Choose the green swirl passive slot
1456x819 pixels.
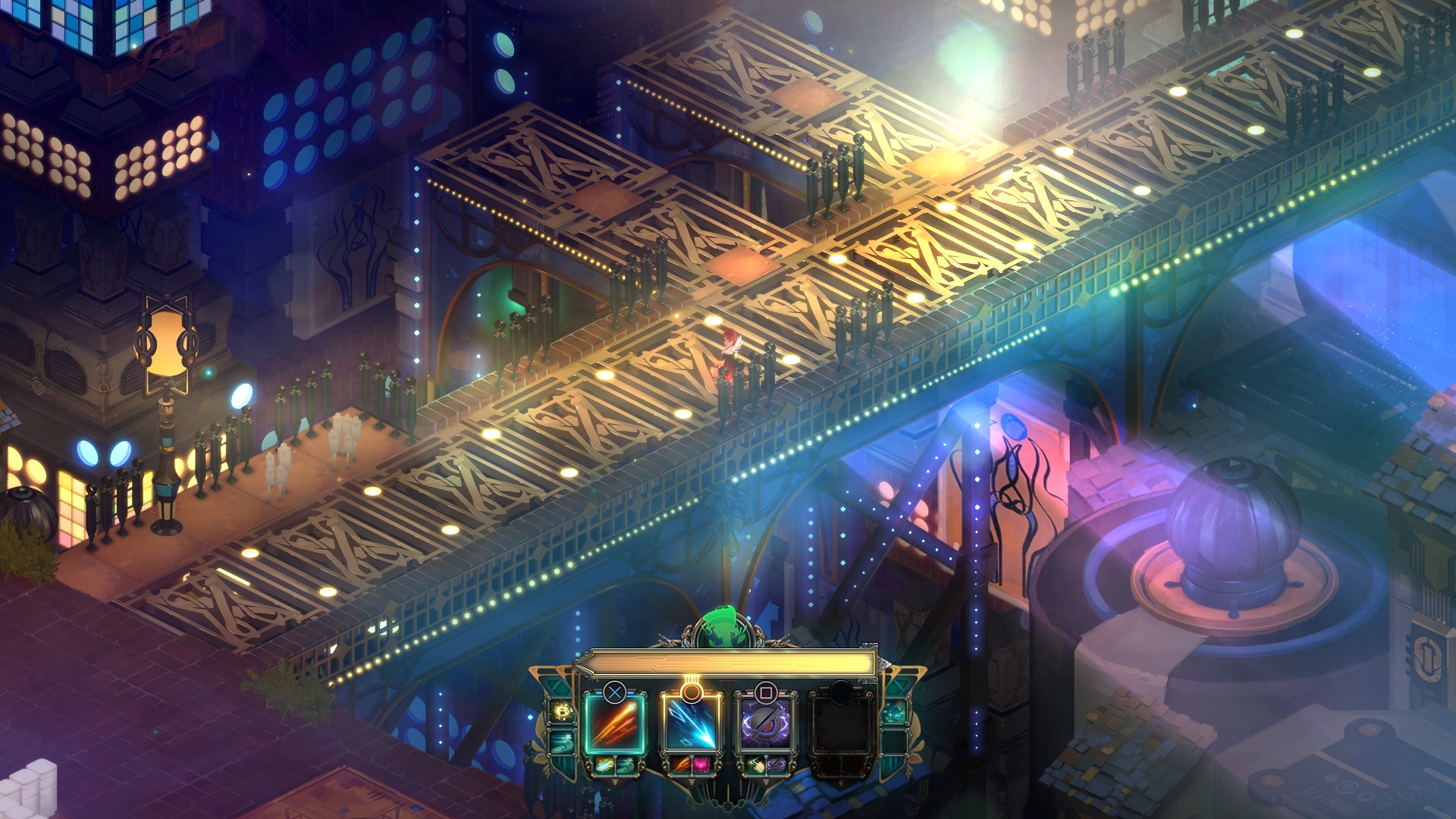562,741
